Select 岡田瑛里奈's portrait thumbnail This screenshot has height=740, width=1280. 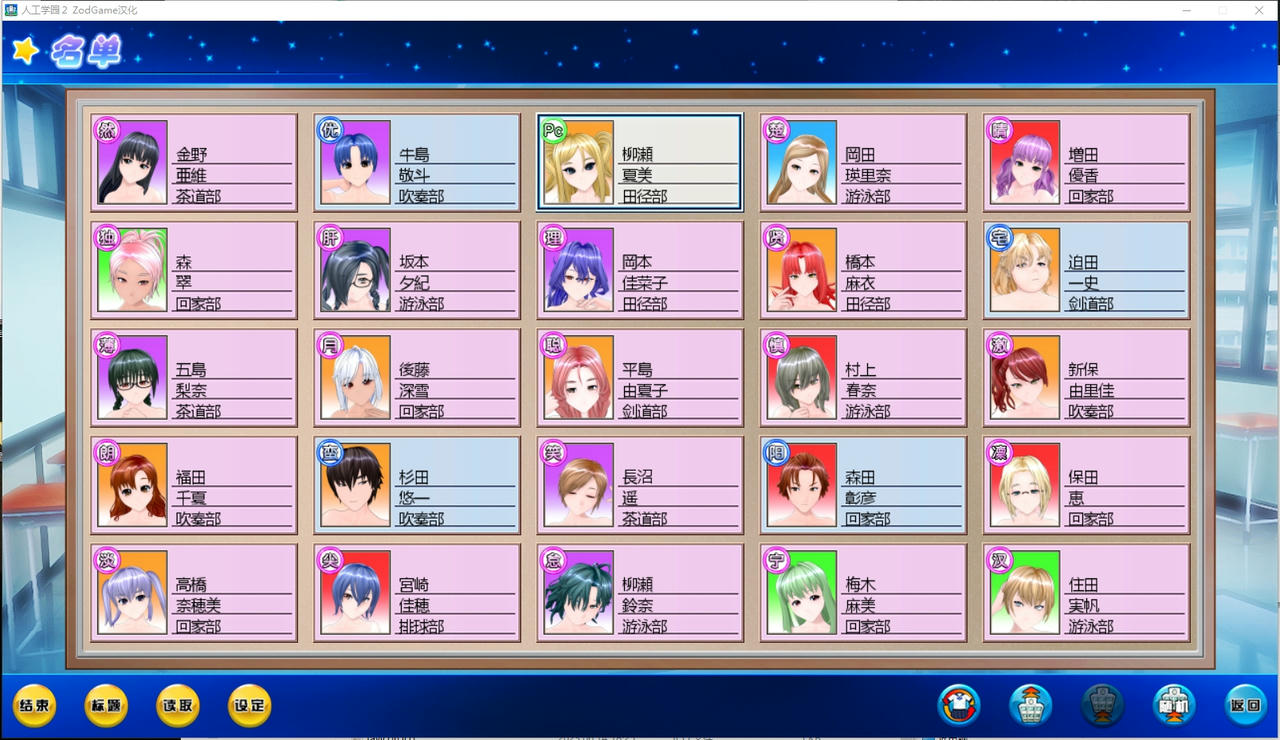[x=800, y=163]
